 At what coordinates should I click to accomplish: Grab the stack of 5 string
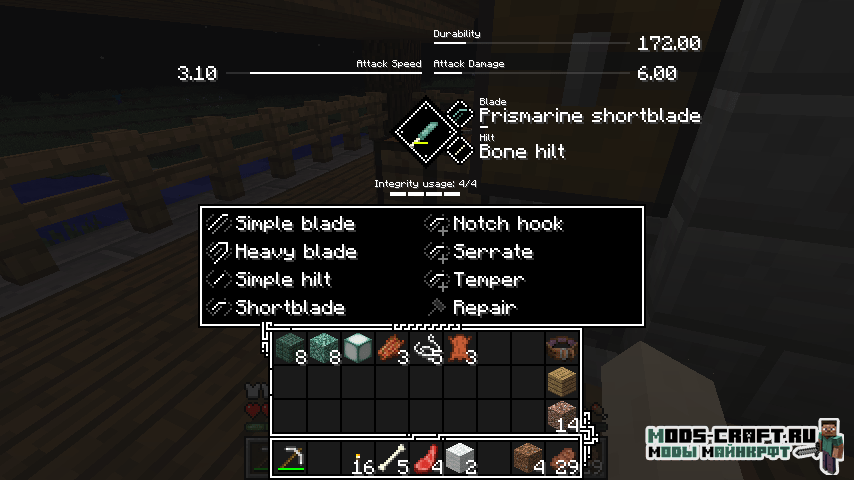(427, 348)
